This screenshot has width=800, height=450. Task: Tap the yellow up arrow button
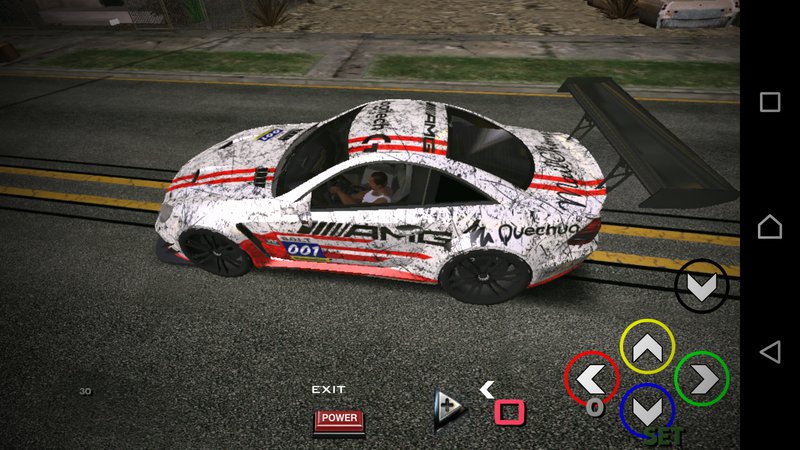click(647, 347)
